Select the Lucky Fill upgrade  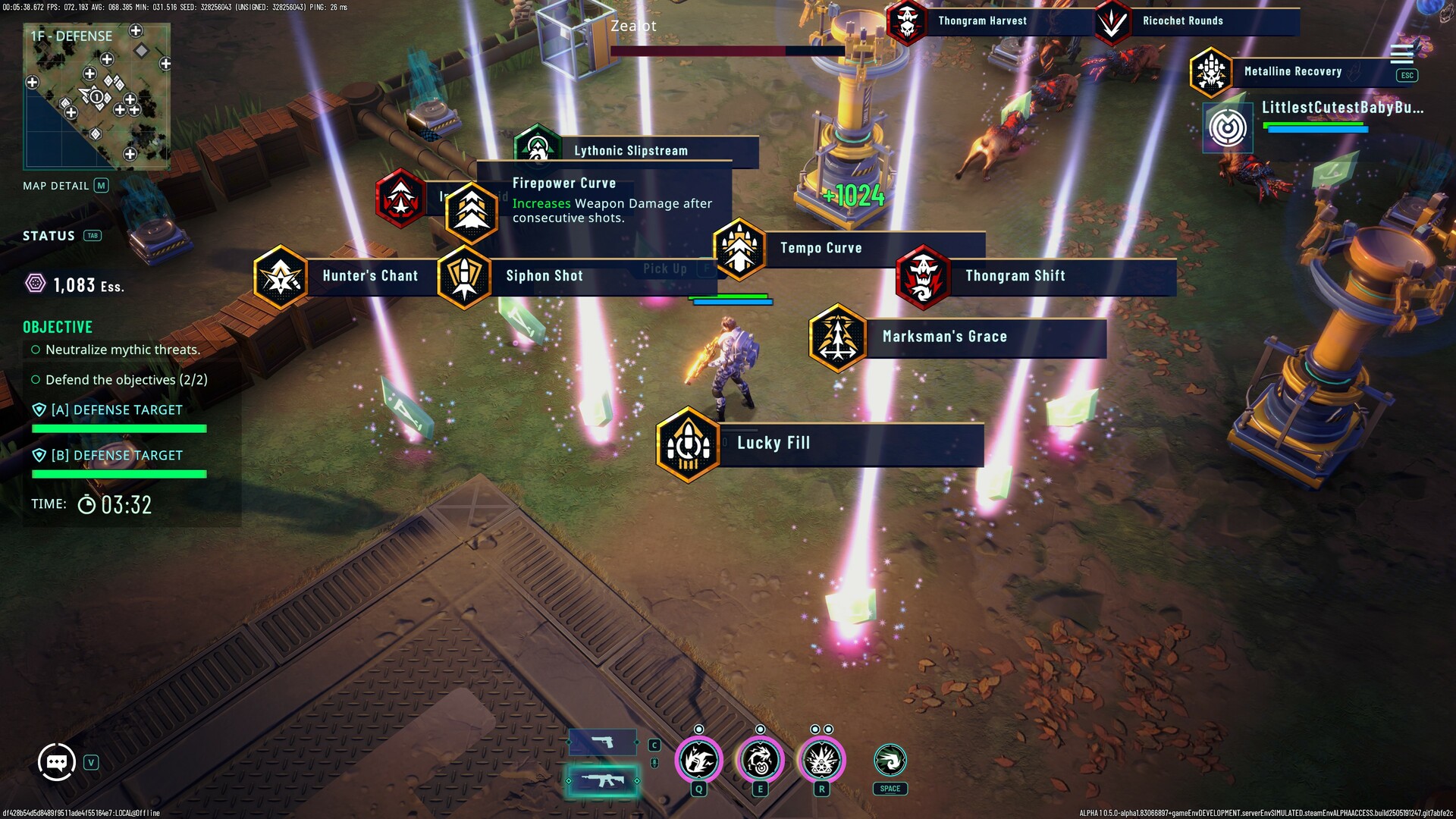pos(773,444)
